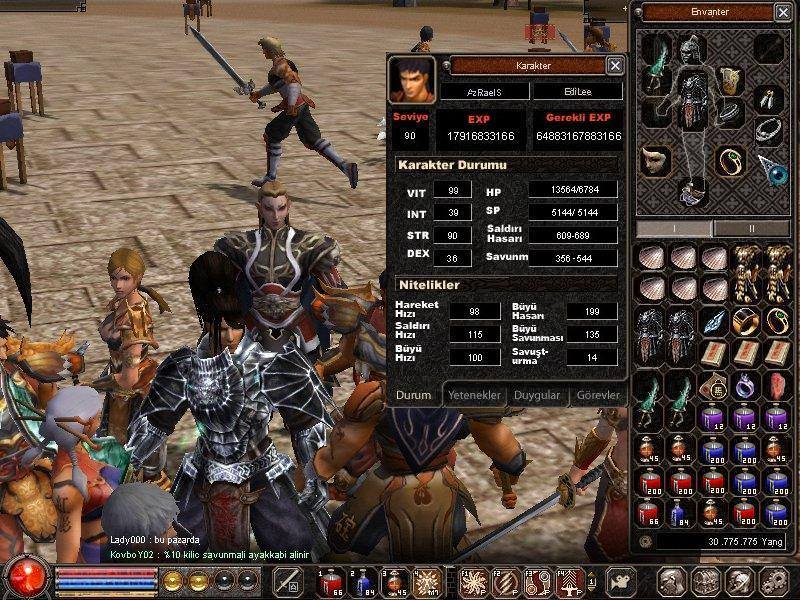The height and width of the screenshot is (600, 800).
Task: Close the Karakter window
Action: point(615,66)
